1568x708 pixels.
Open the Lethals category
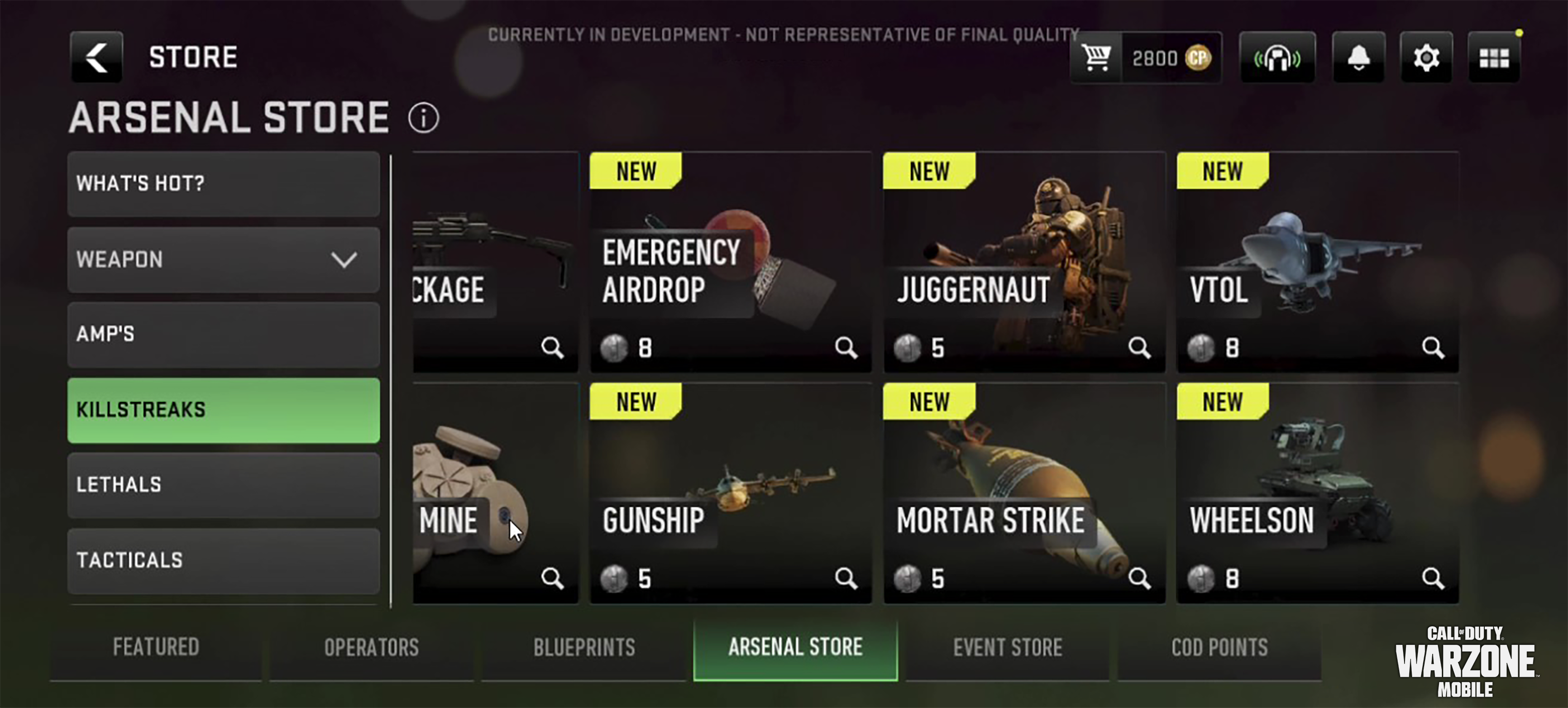click(x=223, y=485)
